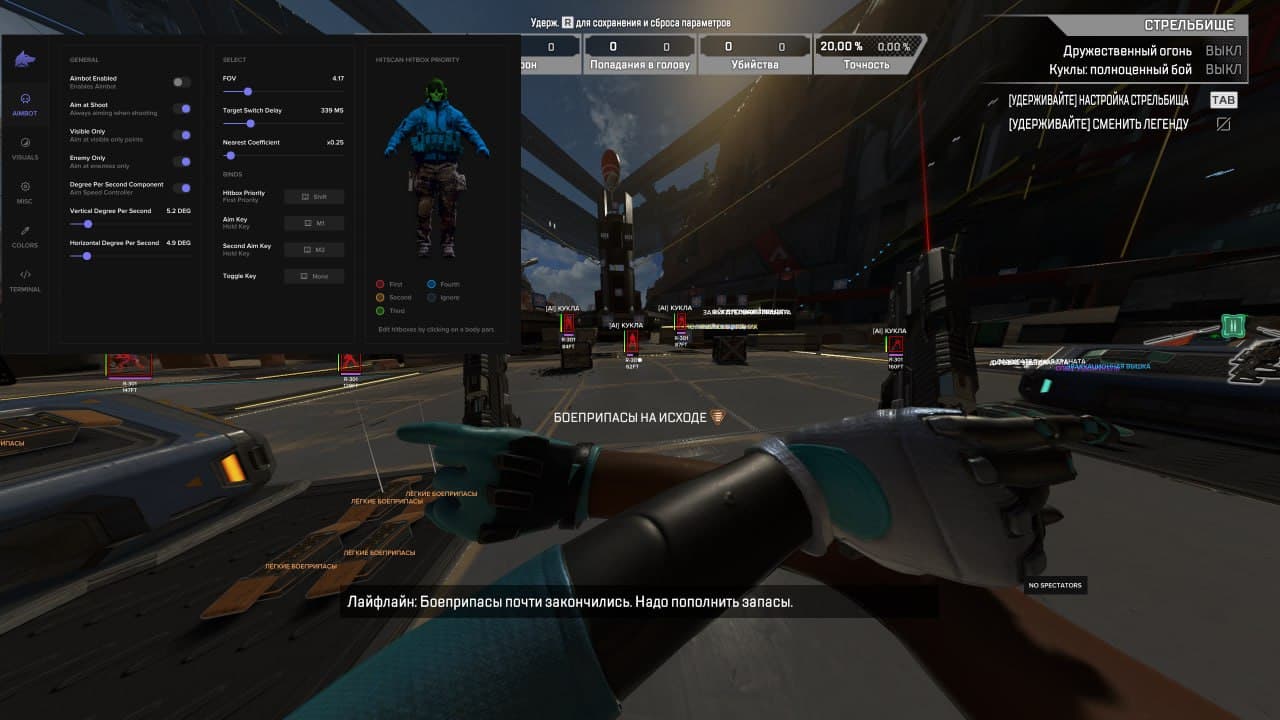Disable the Visible Only option

pyautogui.click(x=182, y=136)
